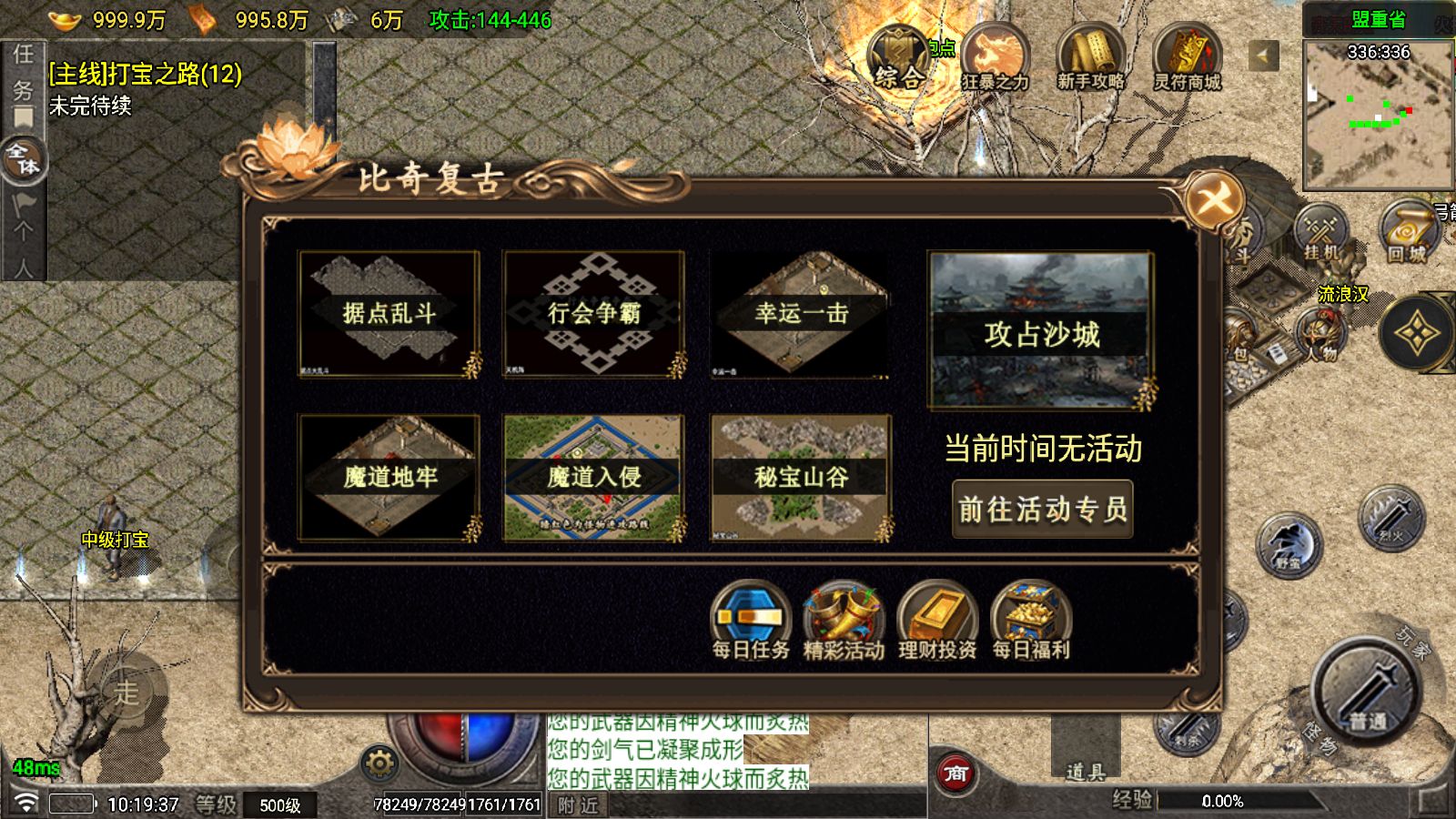Open the 精彩活动 events icon
Image resolution: width=1456 pixels, height=819 pixels.
[x=844, y=619]
